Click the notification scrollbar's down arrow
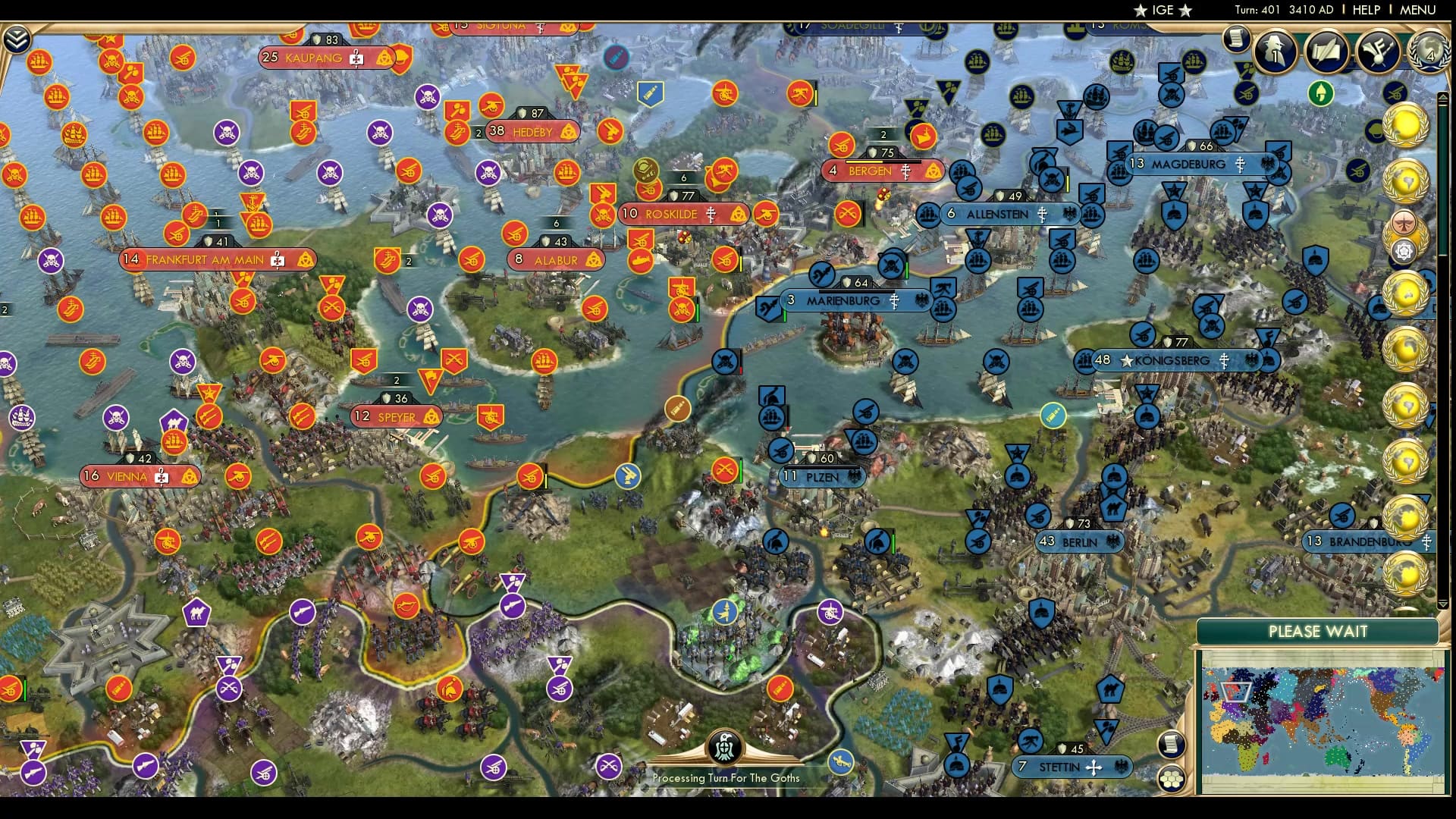 1442,605
